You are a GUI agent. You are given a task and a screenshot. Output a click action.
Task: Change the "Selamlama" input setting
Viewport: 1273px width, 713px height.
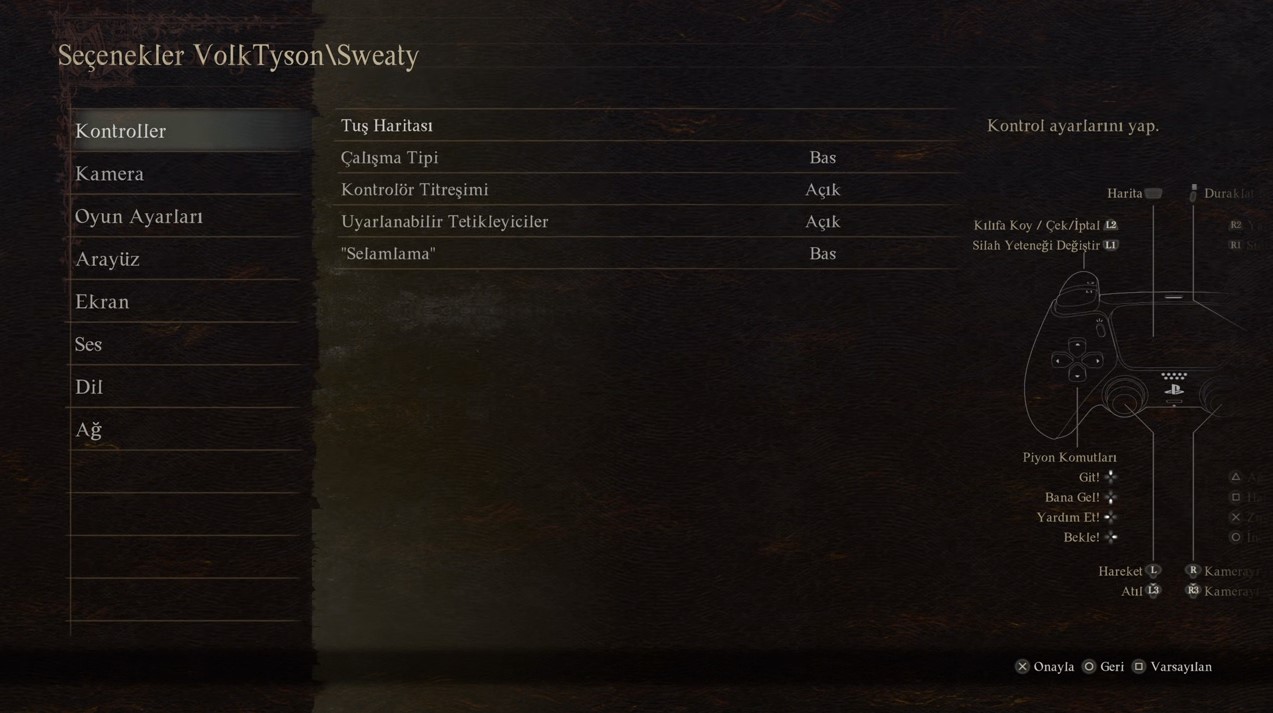click(x=645, y=254)
